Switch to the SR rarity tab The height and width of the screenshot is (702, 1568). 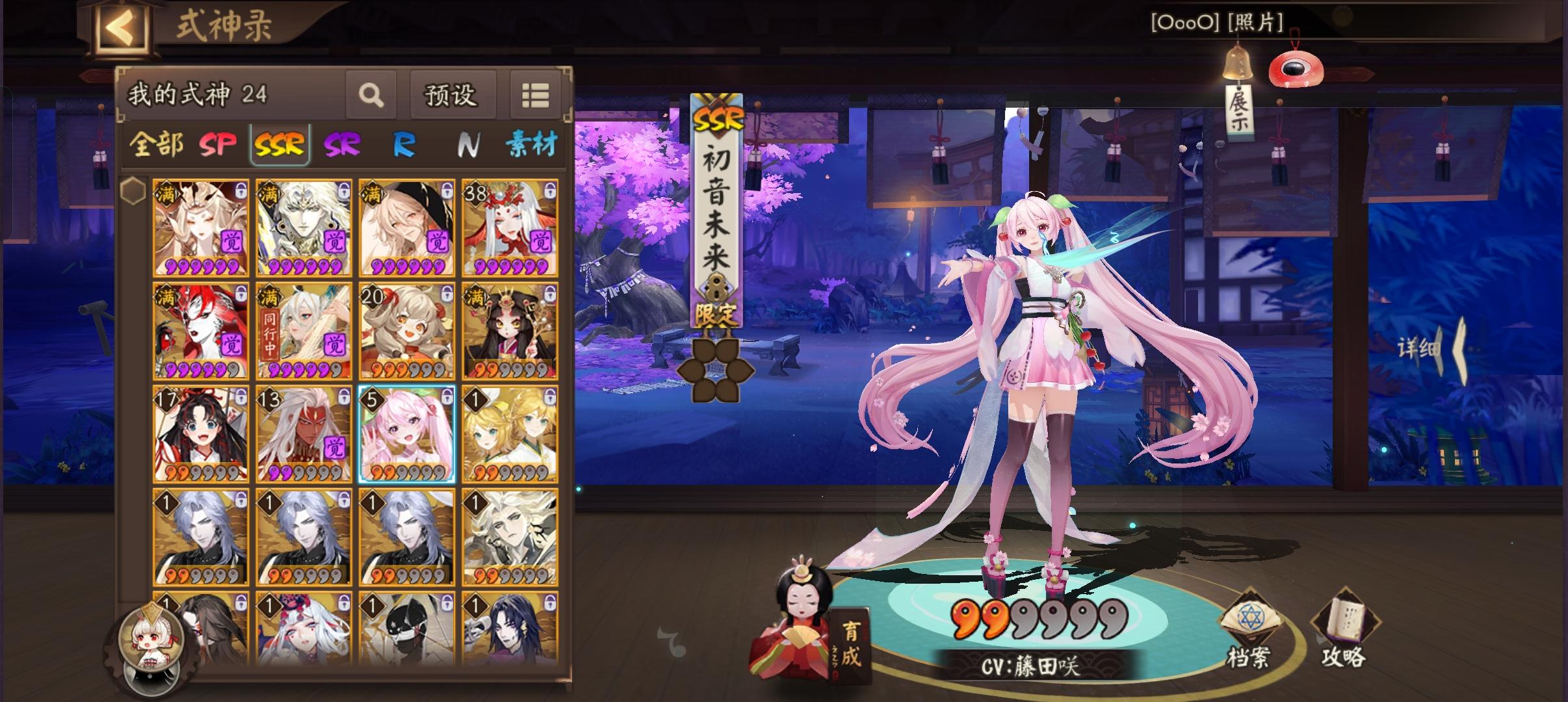tap(341, 146)
